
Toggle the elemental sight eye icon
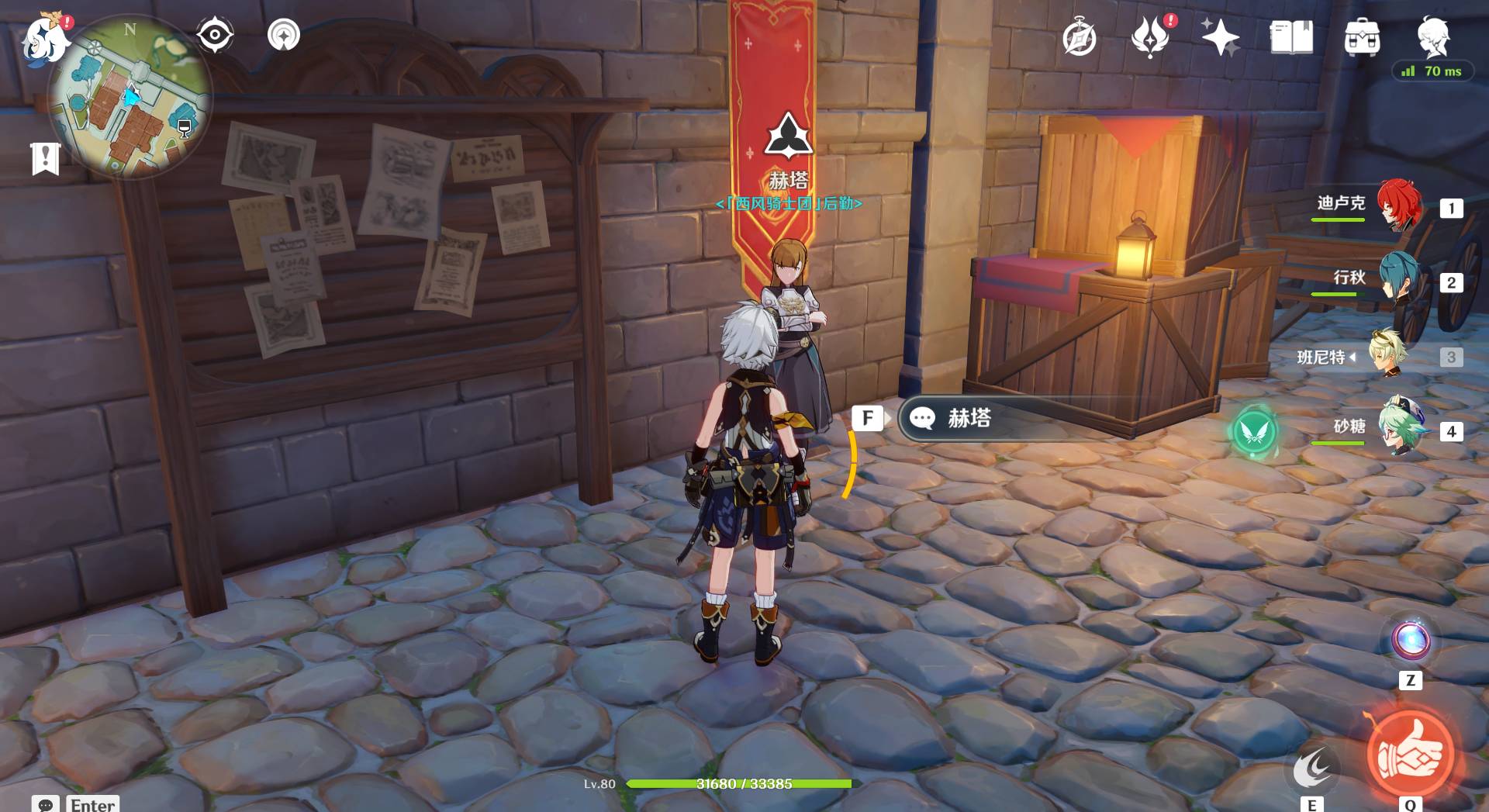click(x=215, y=35)
